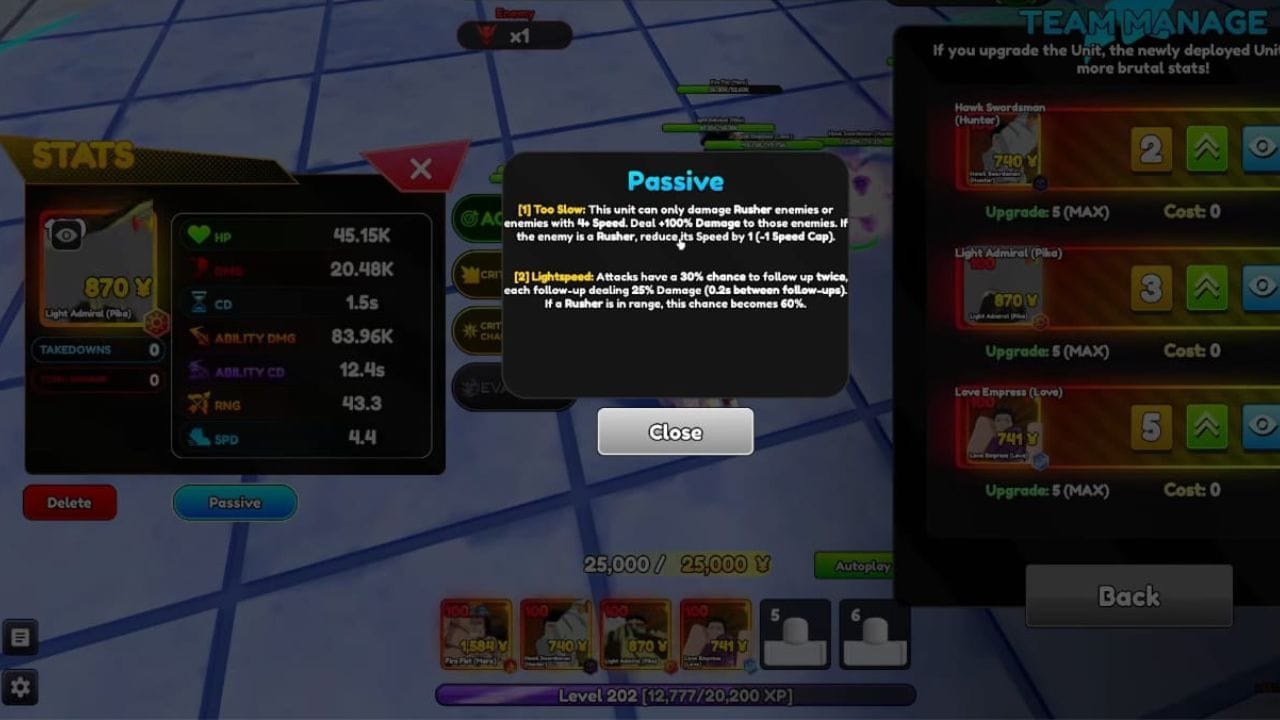Open the settings gear at bottom left

(x=21, y=687)
